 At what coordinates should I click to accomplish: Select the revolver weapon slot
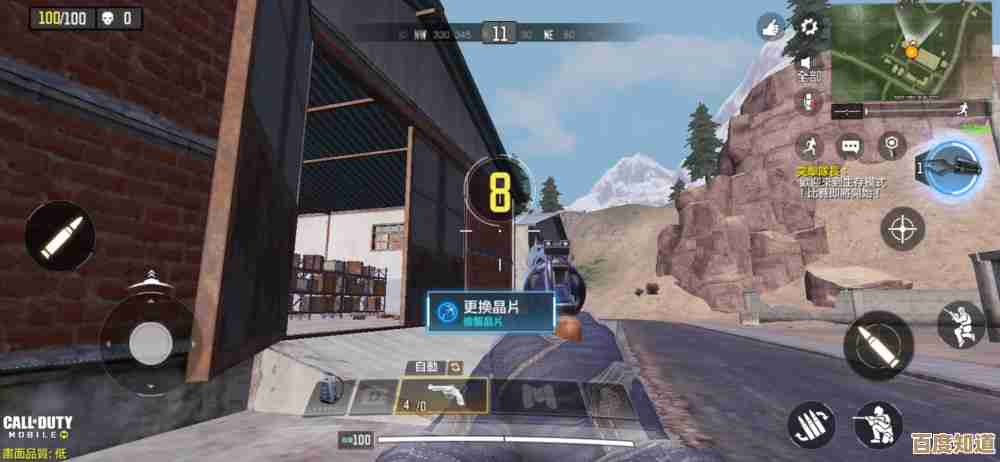coord(443,395)
